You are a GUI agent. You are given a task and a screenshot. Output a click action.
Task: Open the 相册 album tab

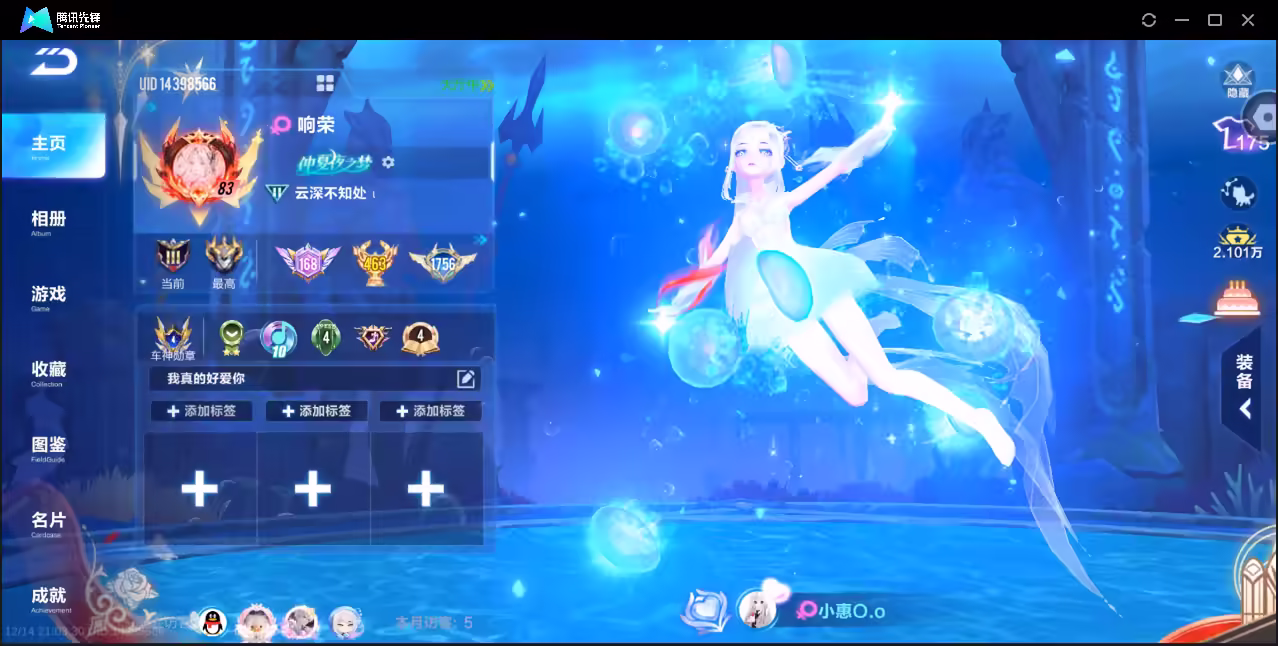(48, 221)
